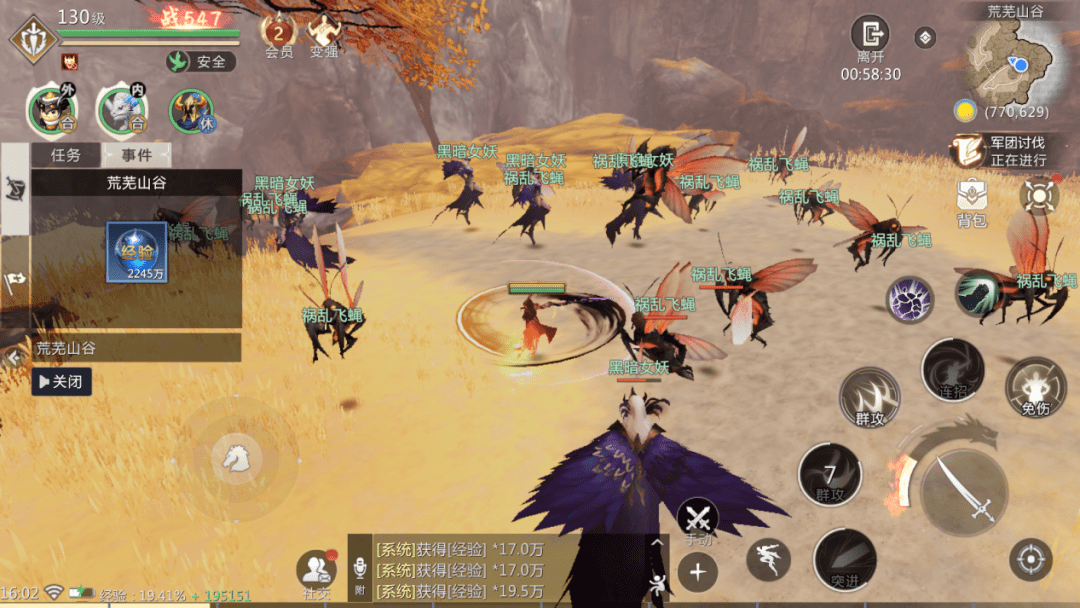The image size is (1080, 608).
Task: Click the 关闭 close button
Action: (61, 381)
